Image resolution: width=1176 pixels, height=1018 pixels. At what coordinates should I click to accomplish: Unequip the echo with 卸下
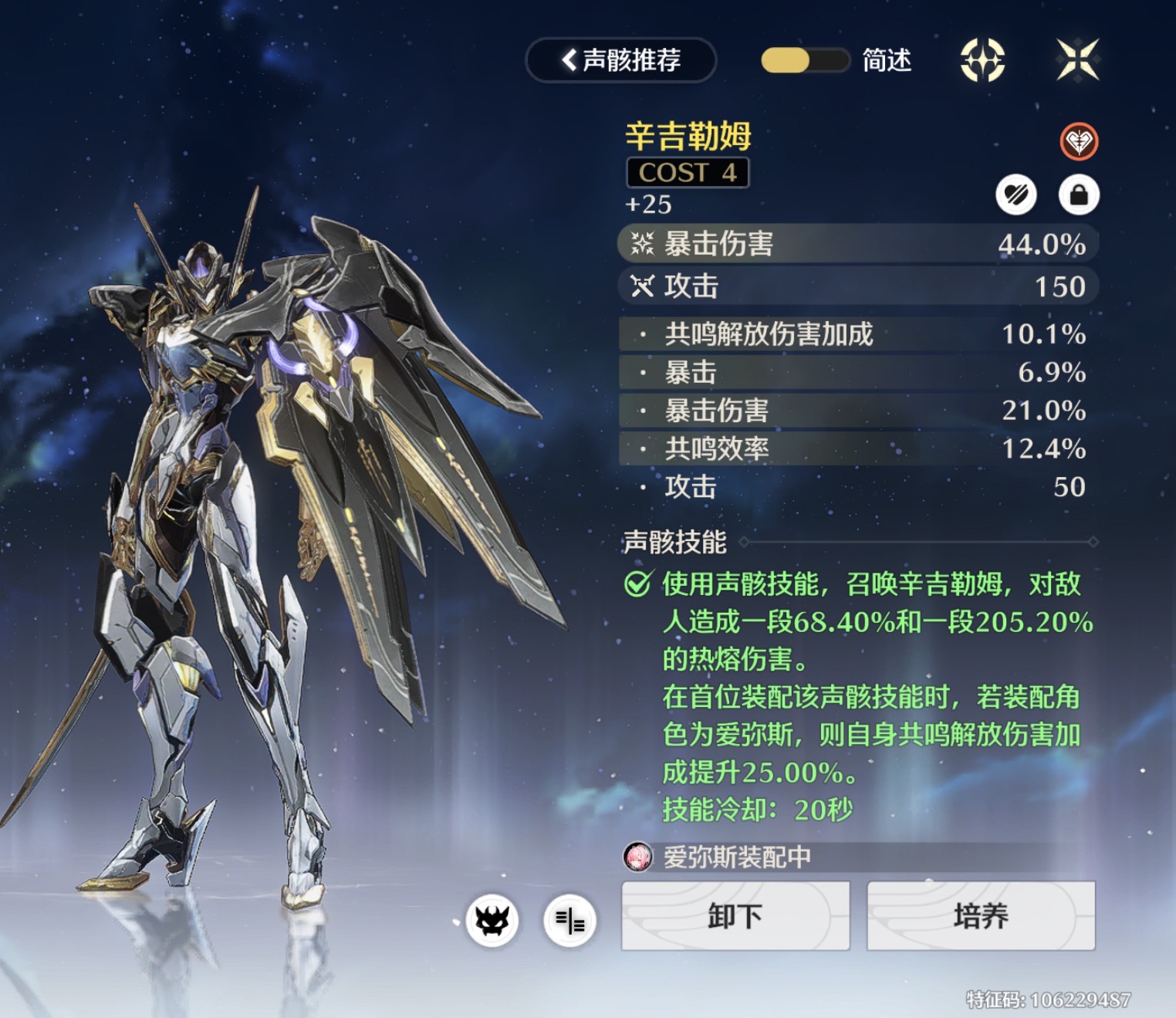click(x=735, y=916)
